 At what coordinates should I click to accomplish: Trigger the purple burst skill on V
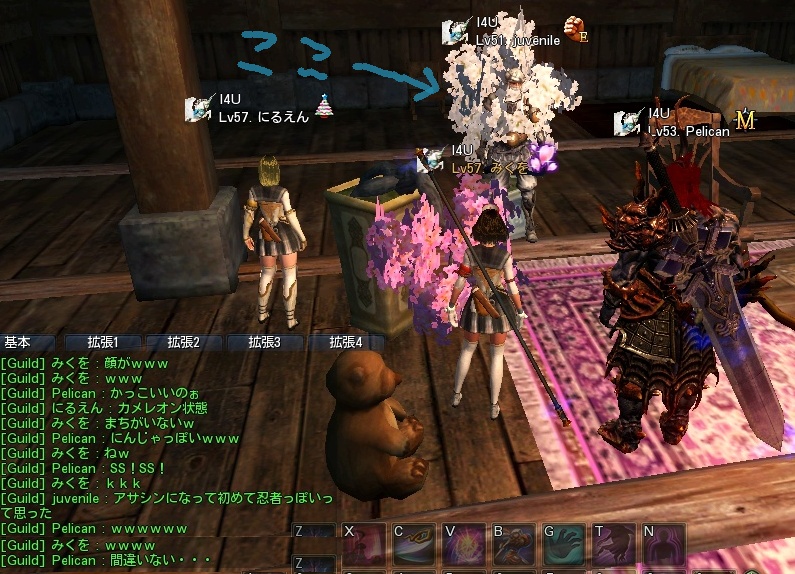click(x=464, y=547)
